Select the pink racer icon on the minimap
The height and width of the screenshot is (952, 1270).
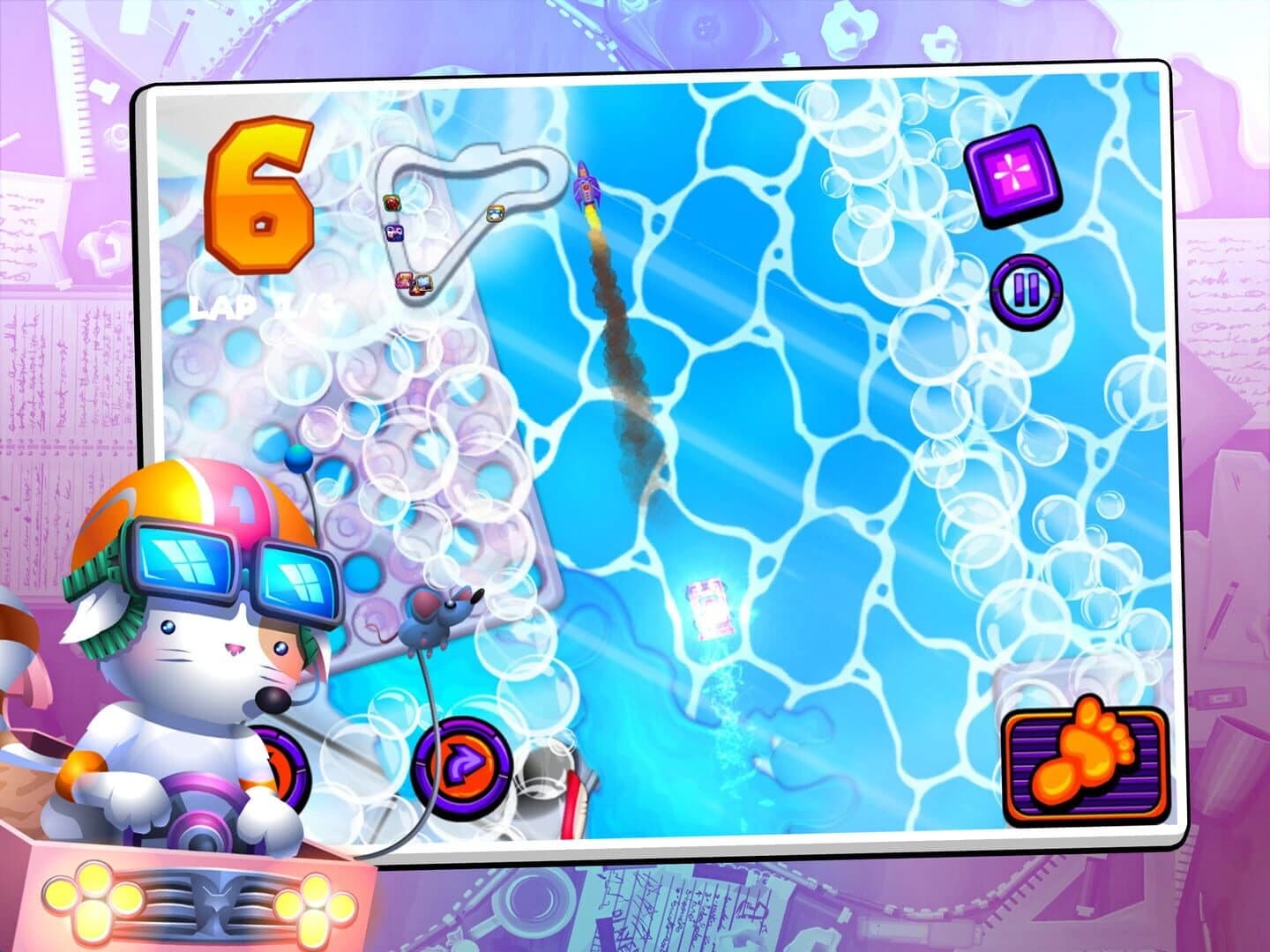click(403, 279)
